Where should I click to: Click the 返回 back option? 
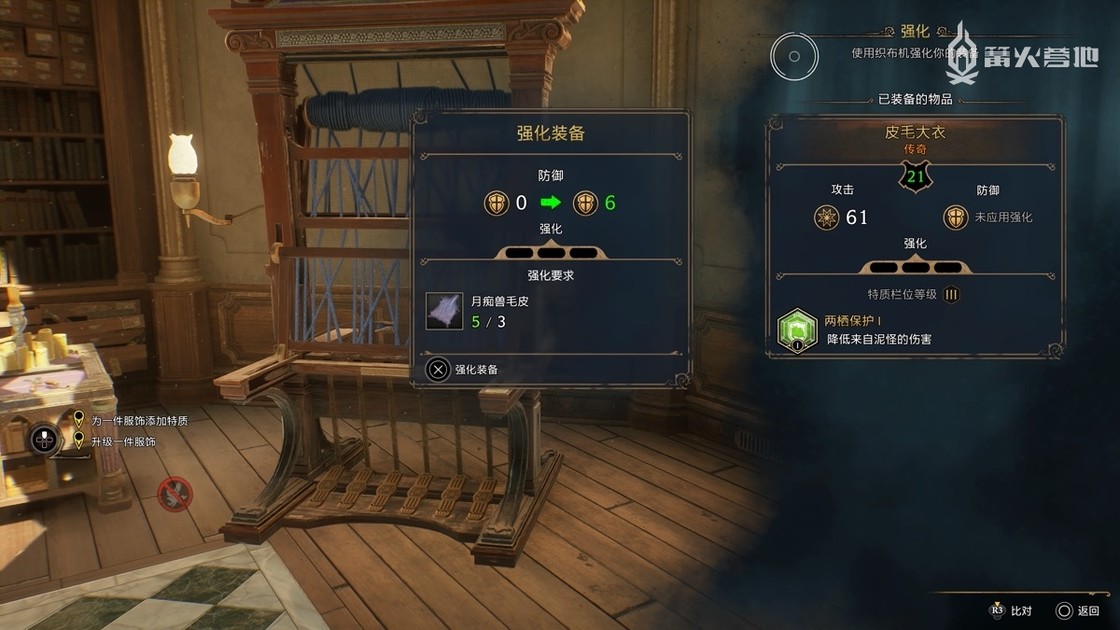point(1077,610)
